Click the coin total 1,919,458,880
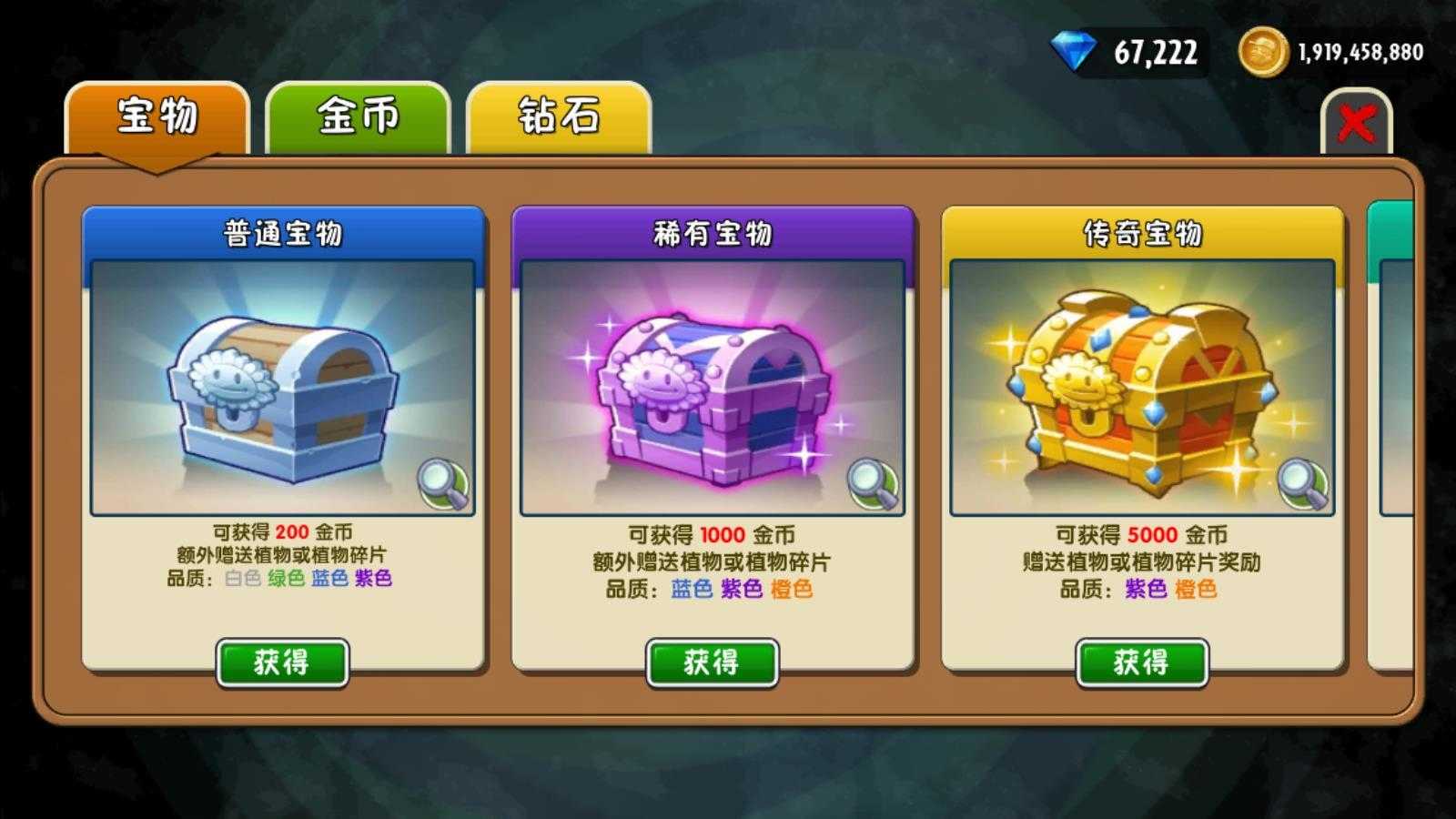1456x819 pixels. [x=1362, y=52]
